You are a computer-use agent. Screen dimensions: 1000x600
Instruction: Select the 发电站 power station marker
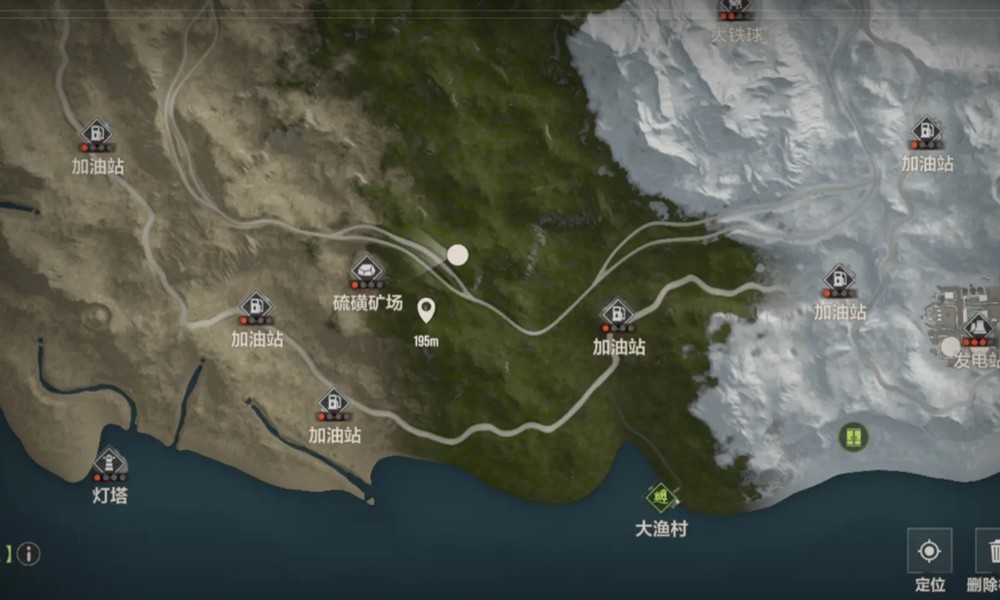977,327
